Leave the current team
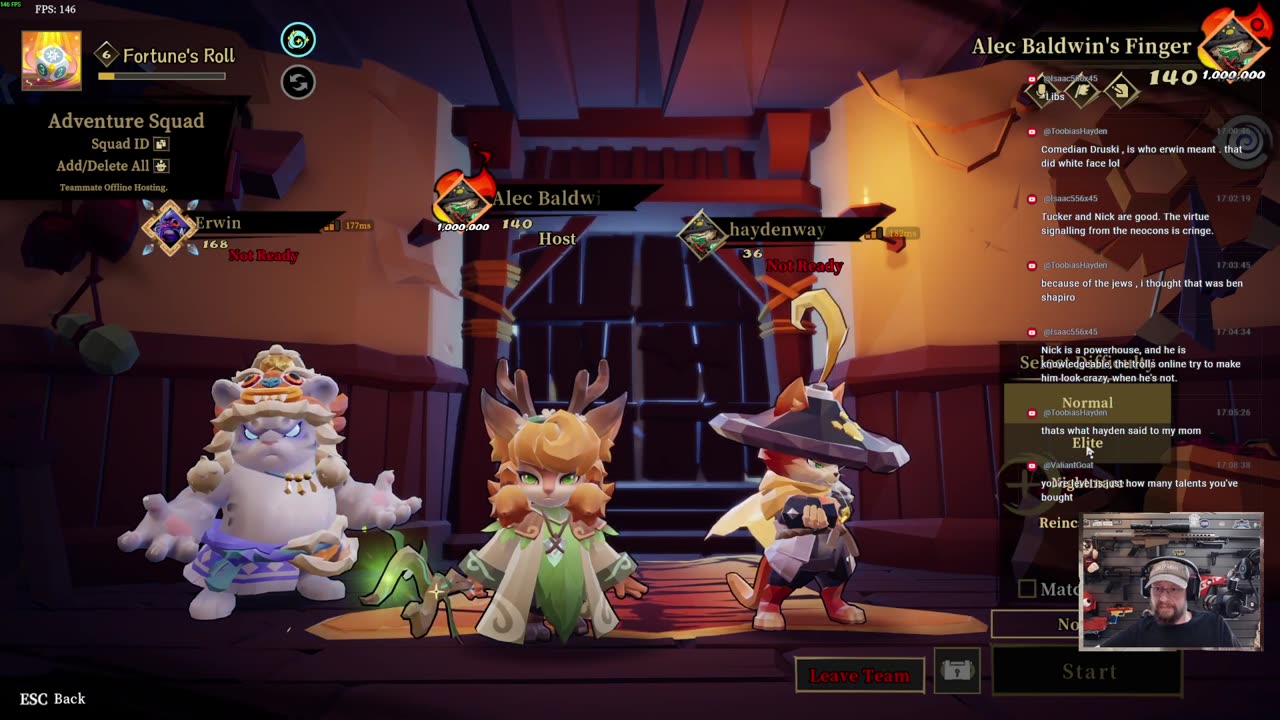The image size is (1280, 720). click(x=859, y=676)
